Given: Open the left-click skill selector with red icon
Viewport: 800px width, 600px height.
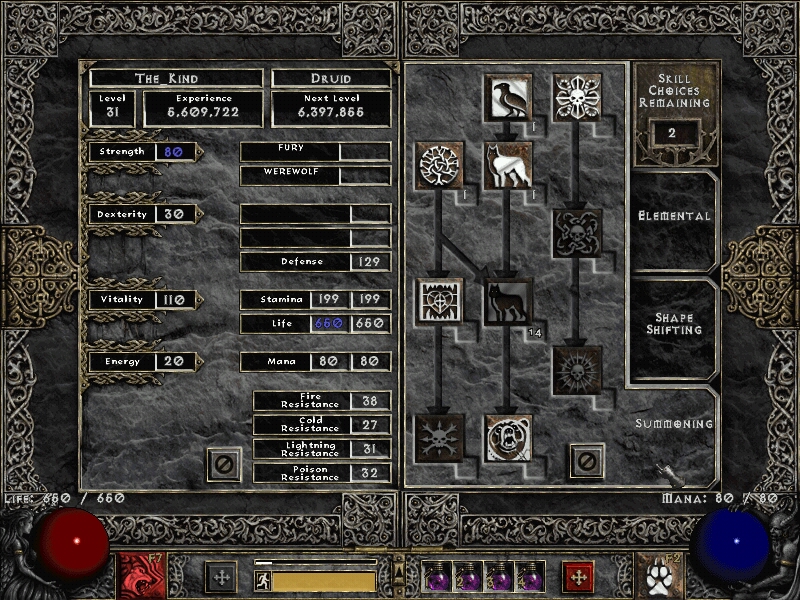Looking at the screenshot, I should coord(138,575).
